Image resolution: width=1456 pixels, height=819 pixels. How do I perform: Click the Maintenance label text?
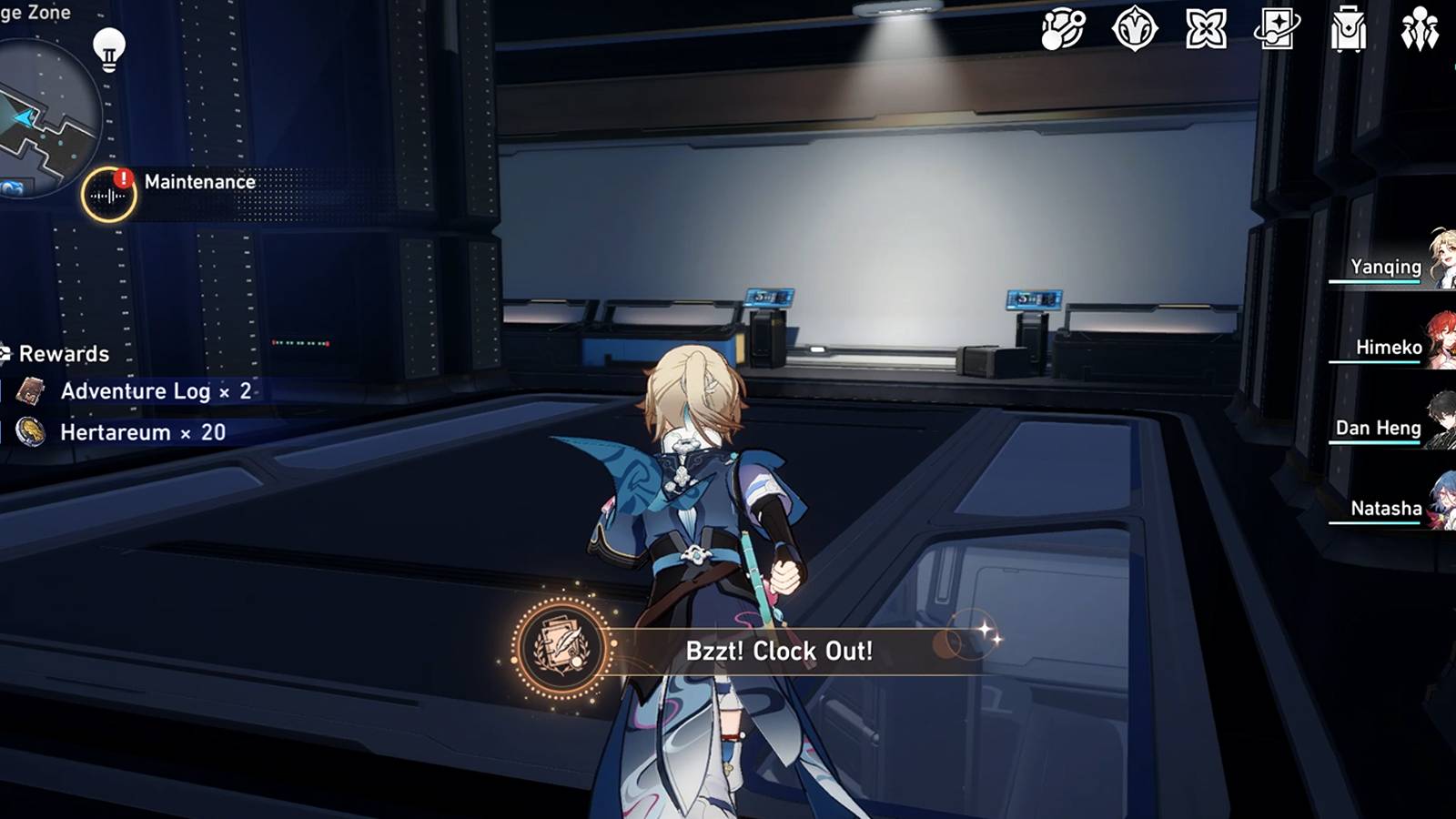[x=198, y=181]
